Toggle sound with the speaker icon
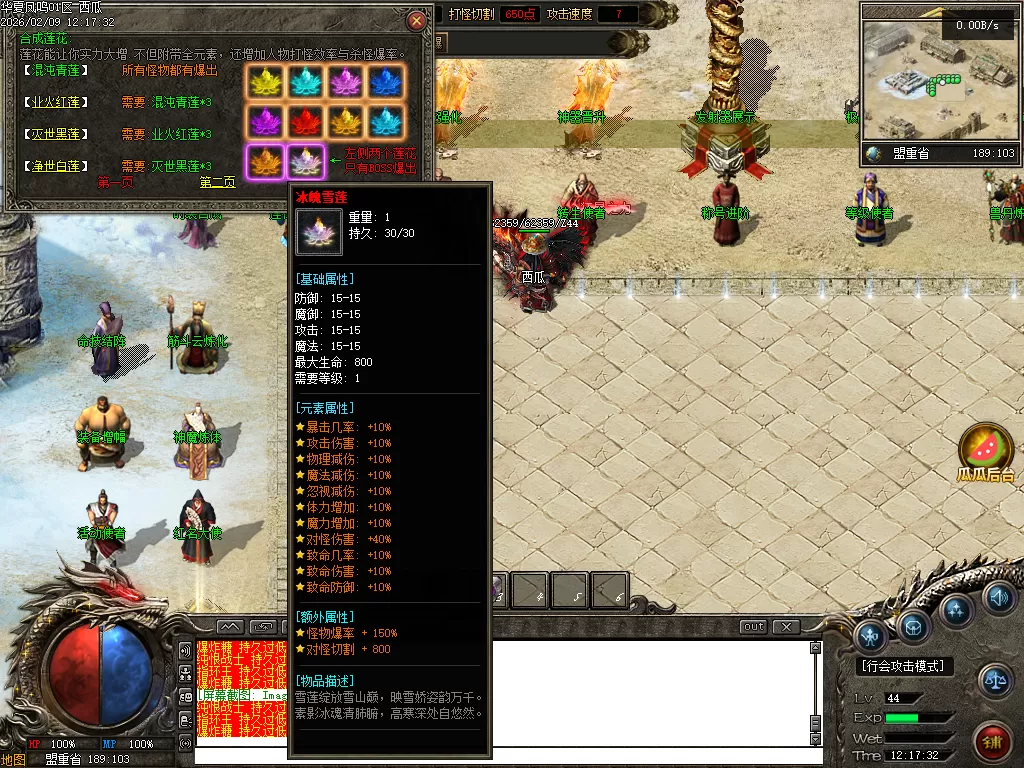 point(997,598)
